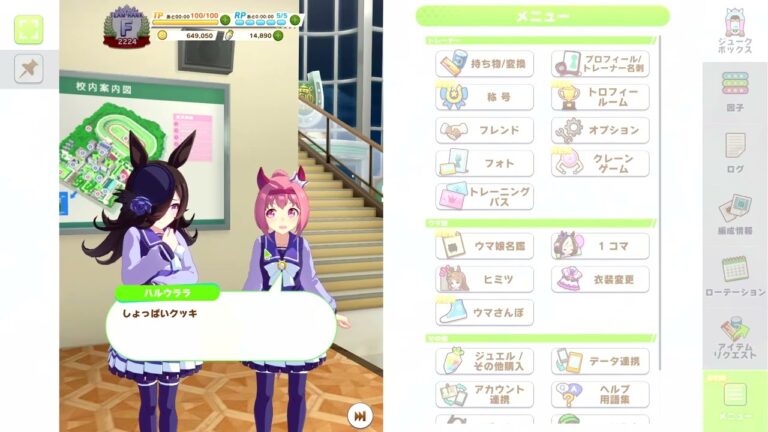Viewport: 768px width, 432px height.
Task: Open the 持ち物/変換 items menu
Action: click(x=485, y=64)
